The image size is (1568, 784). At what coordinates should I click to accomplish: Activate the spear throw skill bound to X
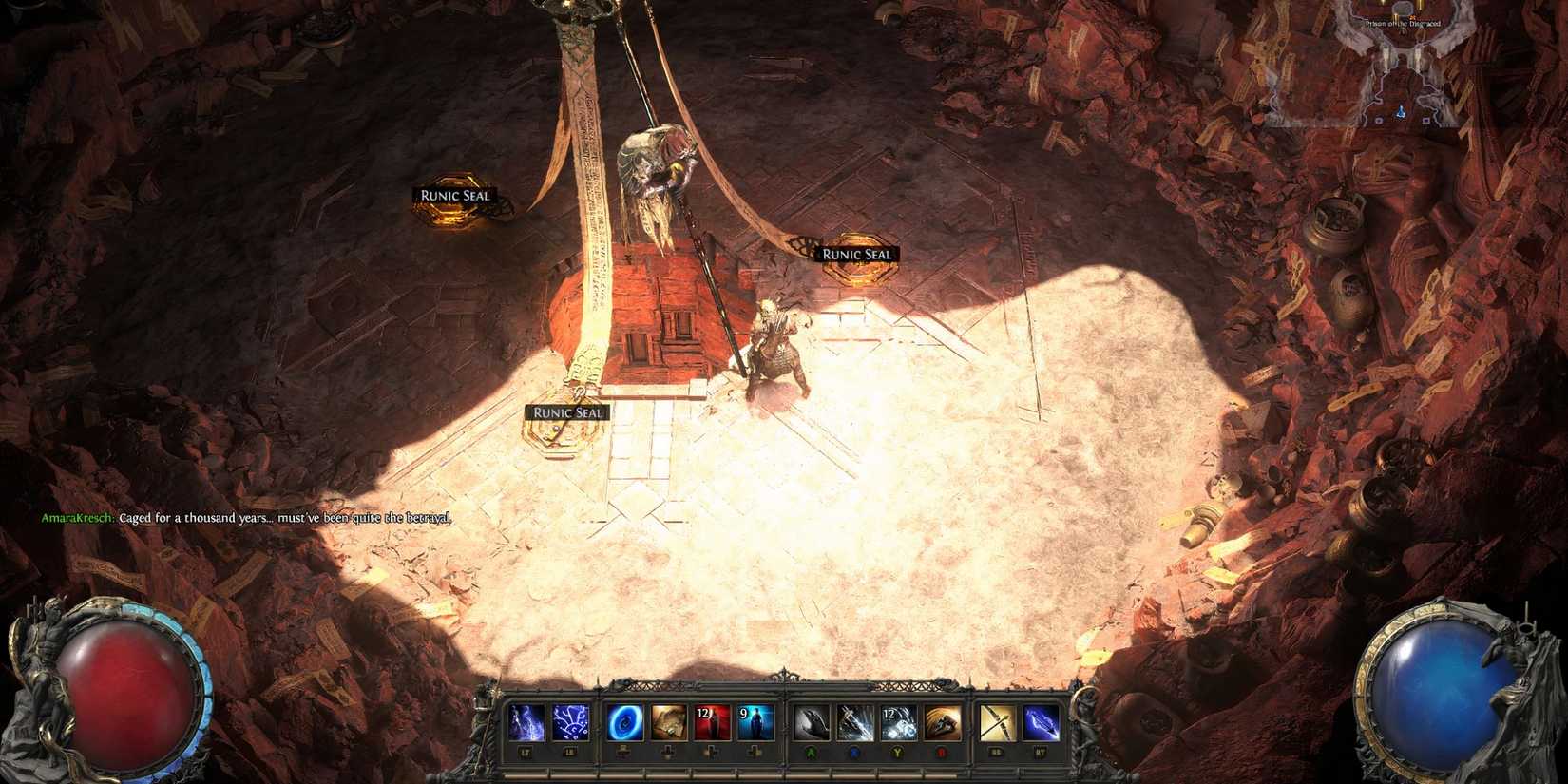(x=856, y=722)
